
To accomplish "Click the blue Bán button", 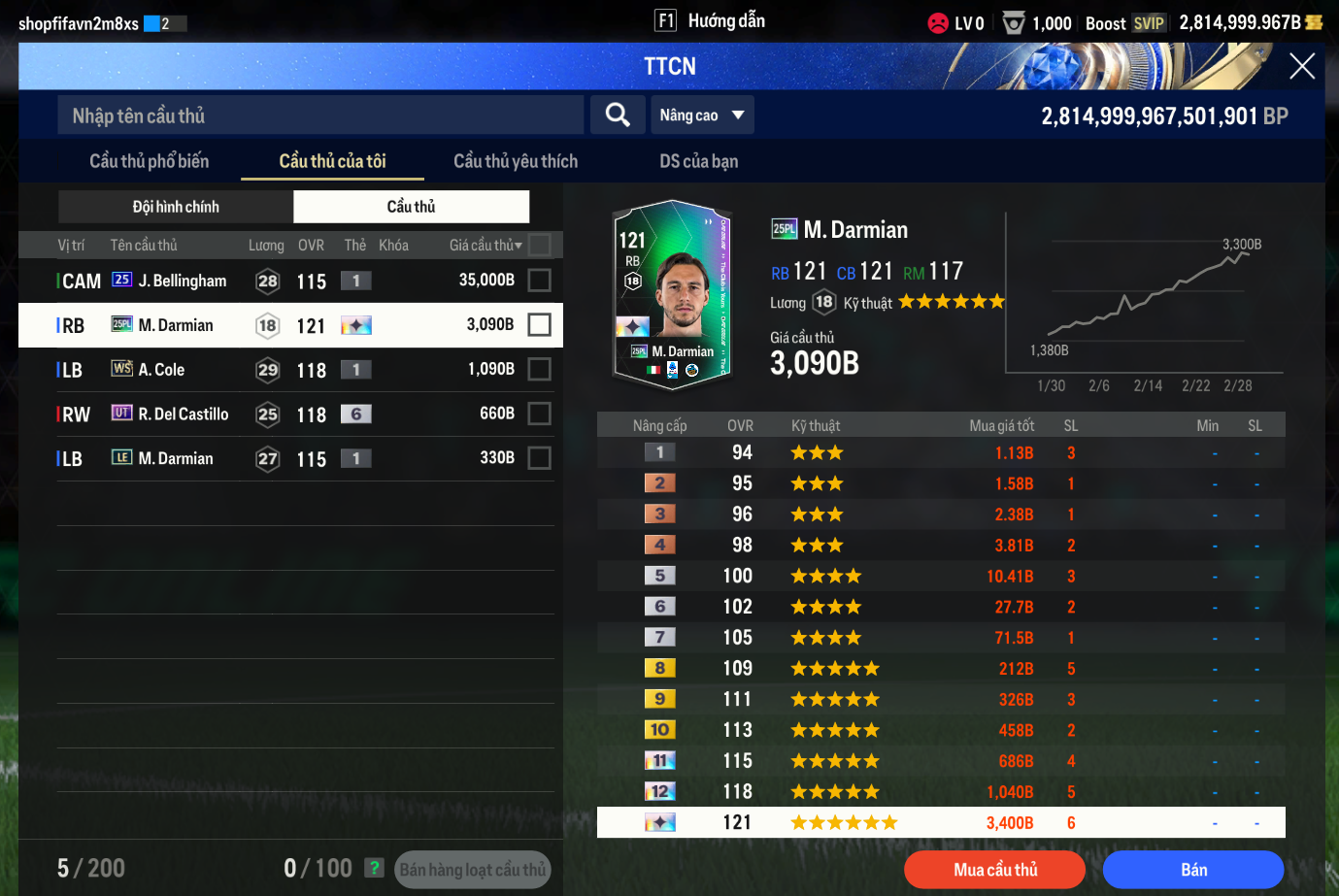I will click(x=1193, y=870).
